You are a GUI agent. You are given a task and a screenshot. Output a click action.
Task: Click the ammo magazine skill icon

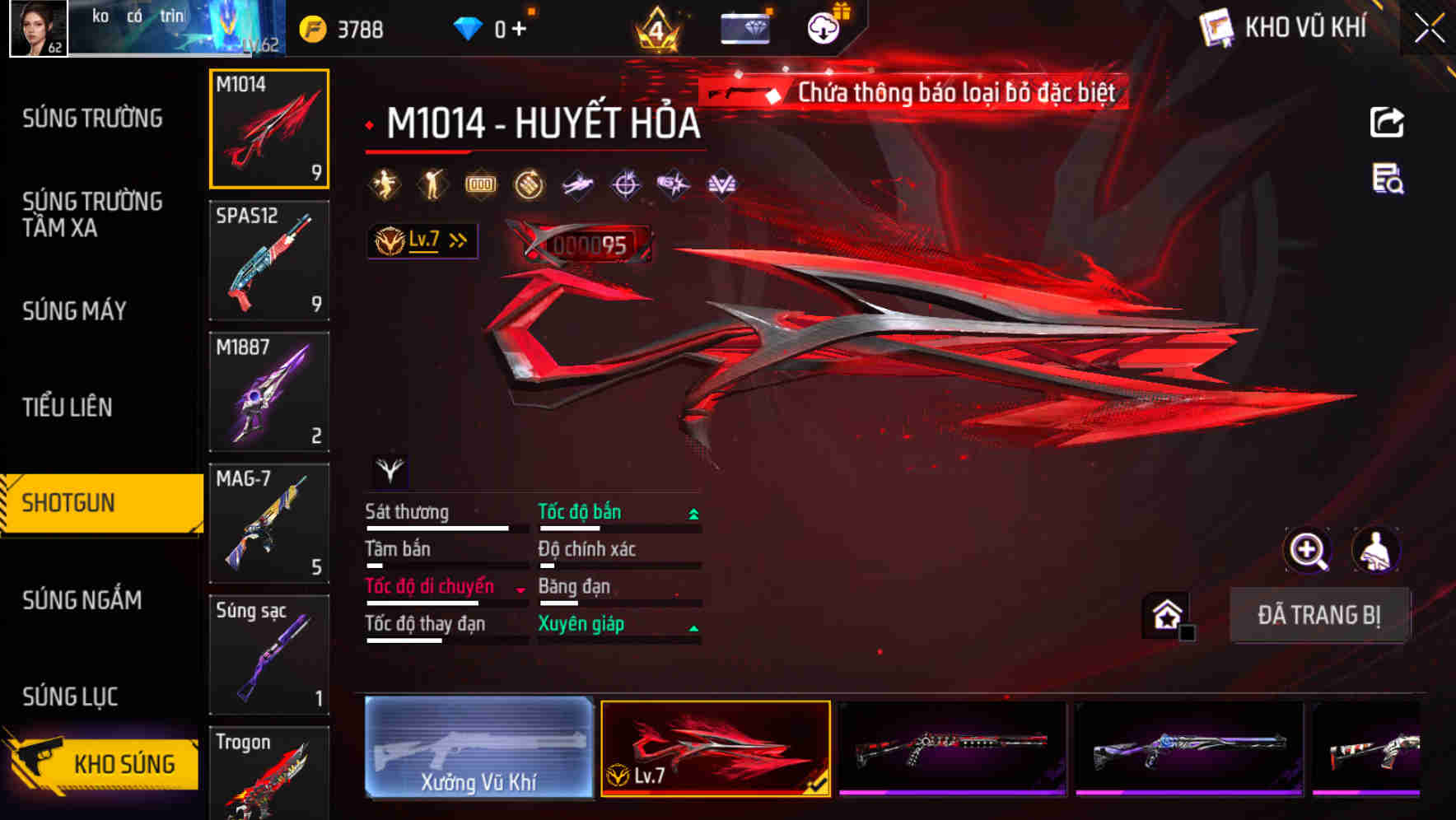(x=481, y=184)
